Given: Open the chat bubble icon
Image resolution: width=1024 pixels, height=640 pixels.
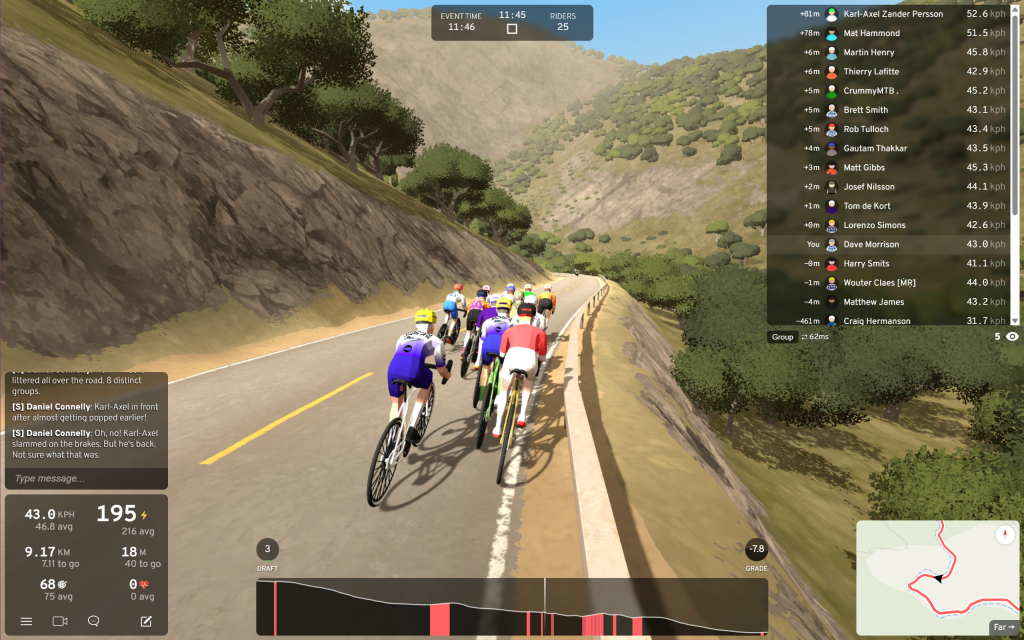Looking at the screenshot, I should 94,621.
